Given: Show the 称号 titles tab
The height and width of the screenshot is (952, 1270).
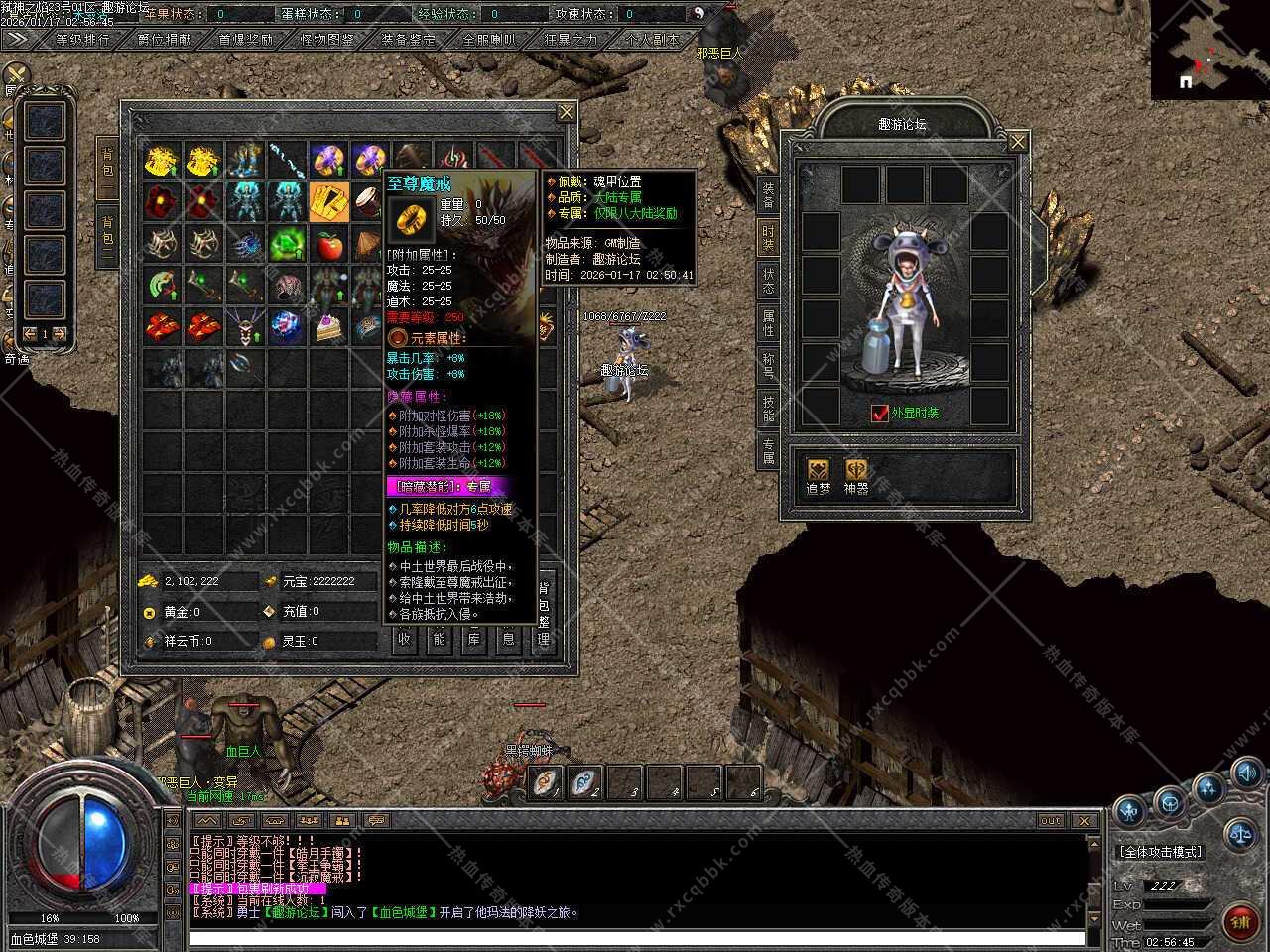Looking at the screenshot, I should pos(768,364).
